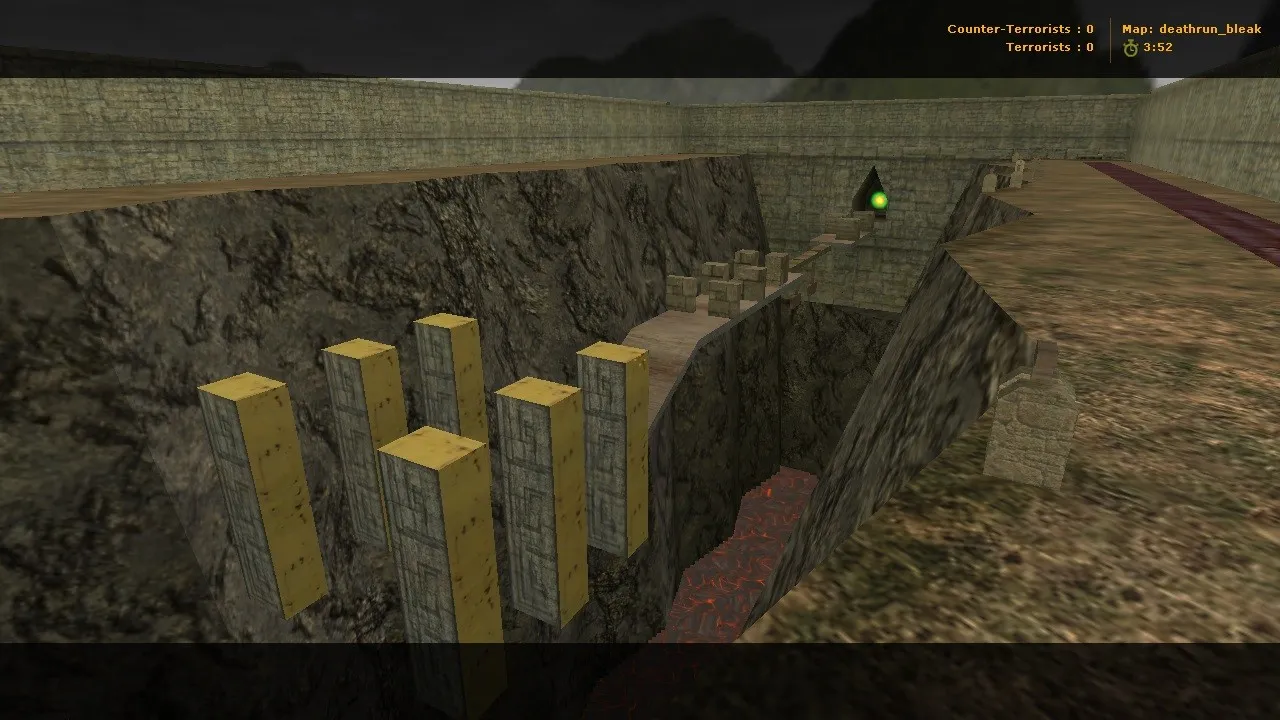Viewport: 1280px width, 720px height.
Task: Select the Counter-Terrorists : 0 scoreboard entry
Action: tap(1021, 29)
